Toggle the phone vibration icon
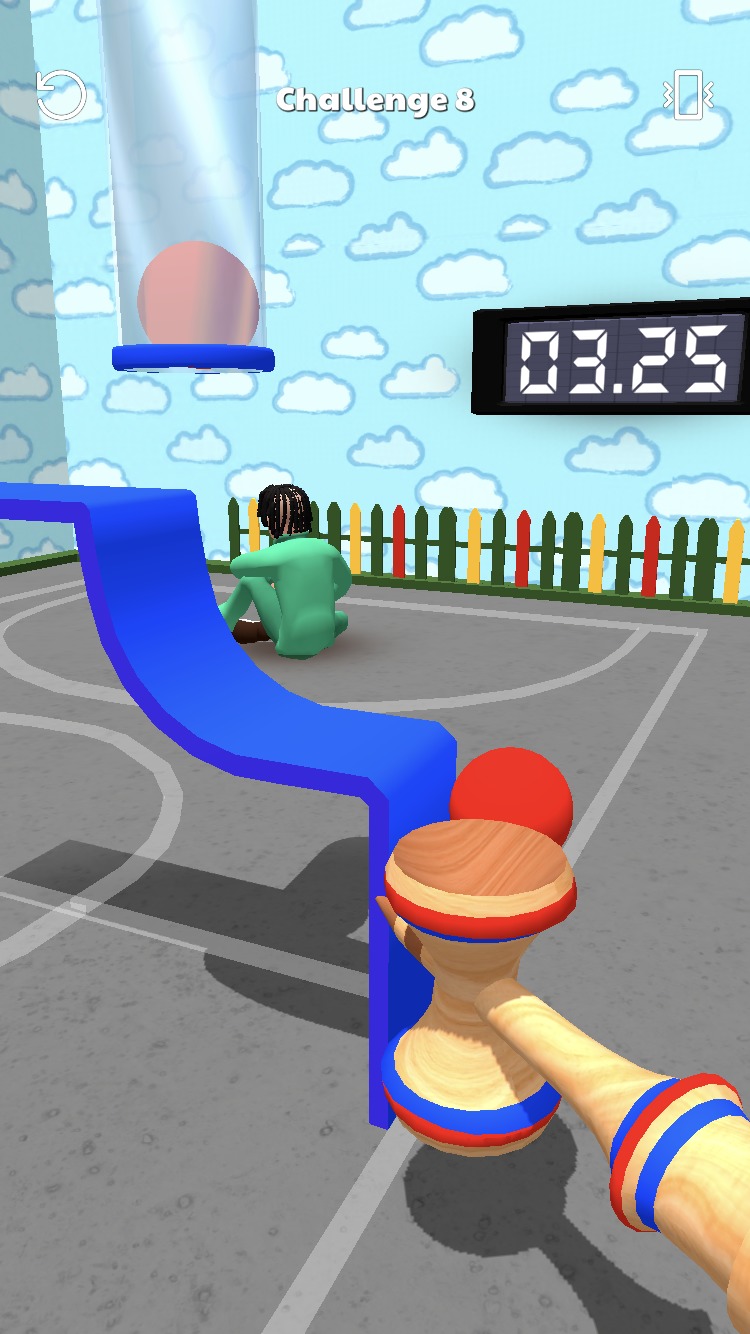This screenshot has width=750, height=1334. point(688,96)
